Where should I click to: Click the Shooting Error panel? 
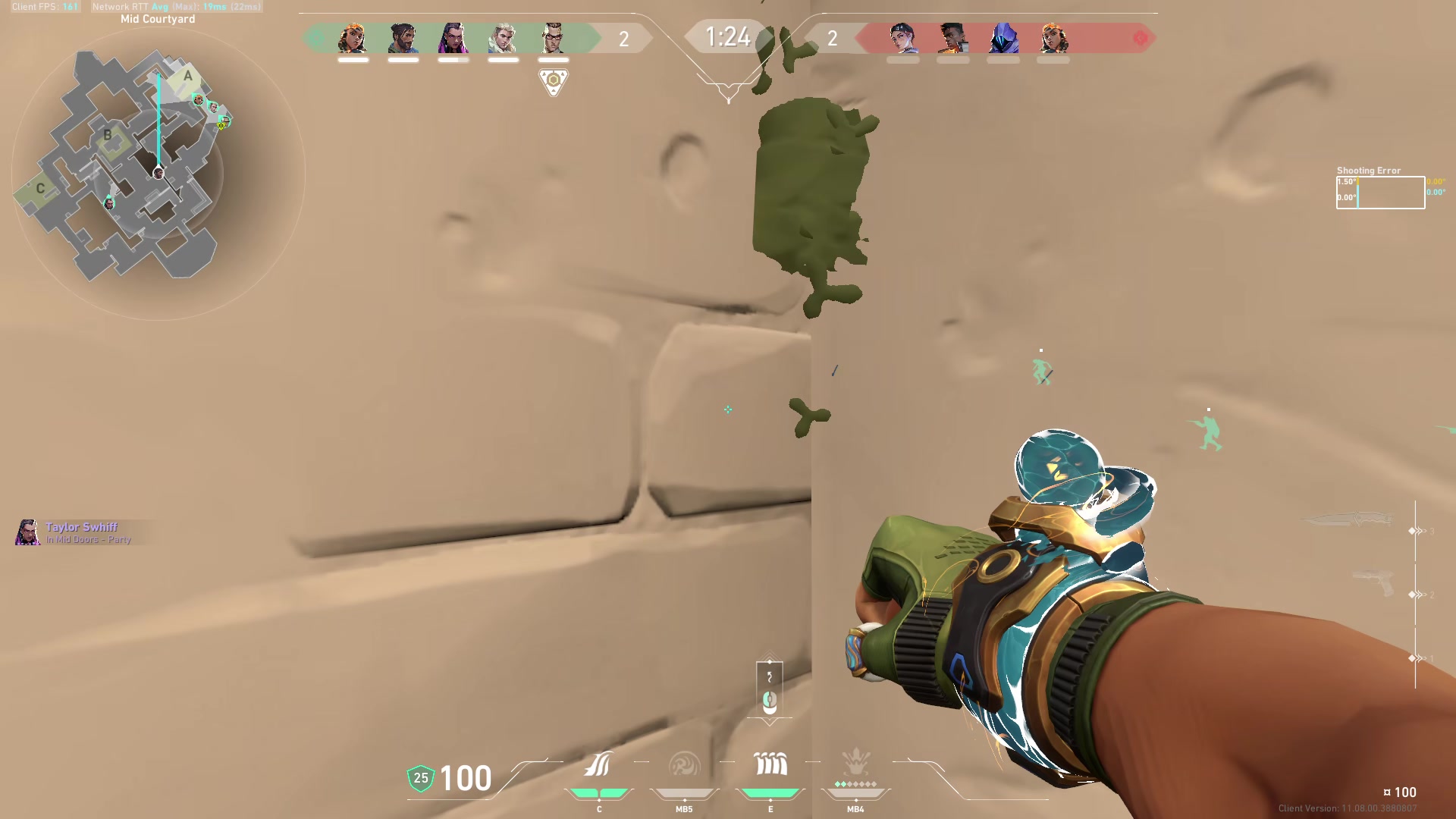point(1379,190)
